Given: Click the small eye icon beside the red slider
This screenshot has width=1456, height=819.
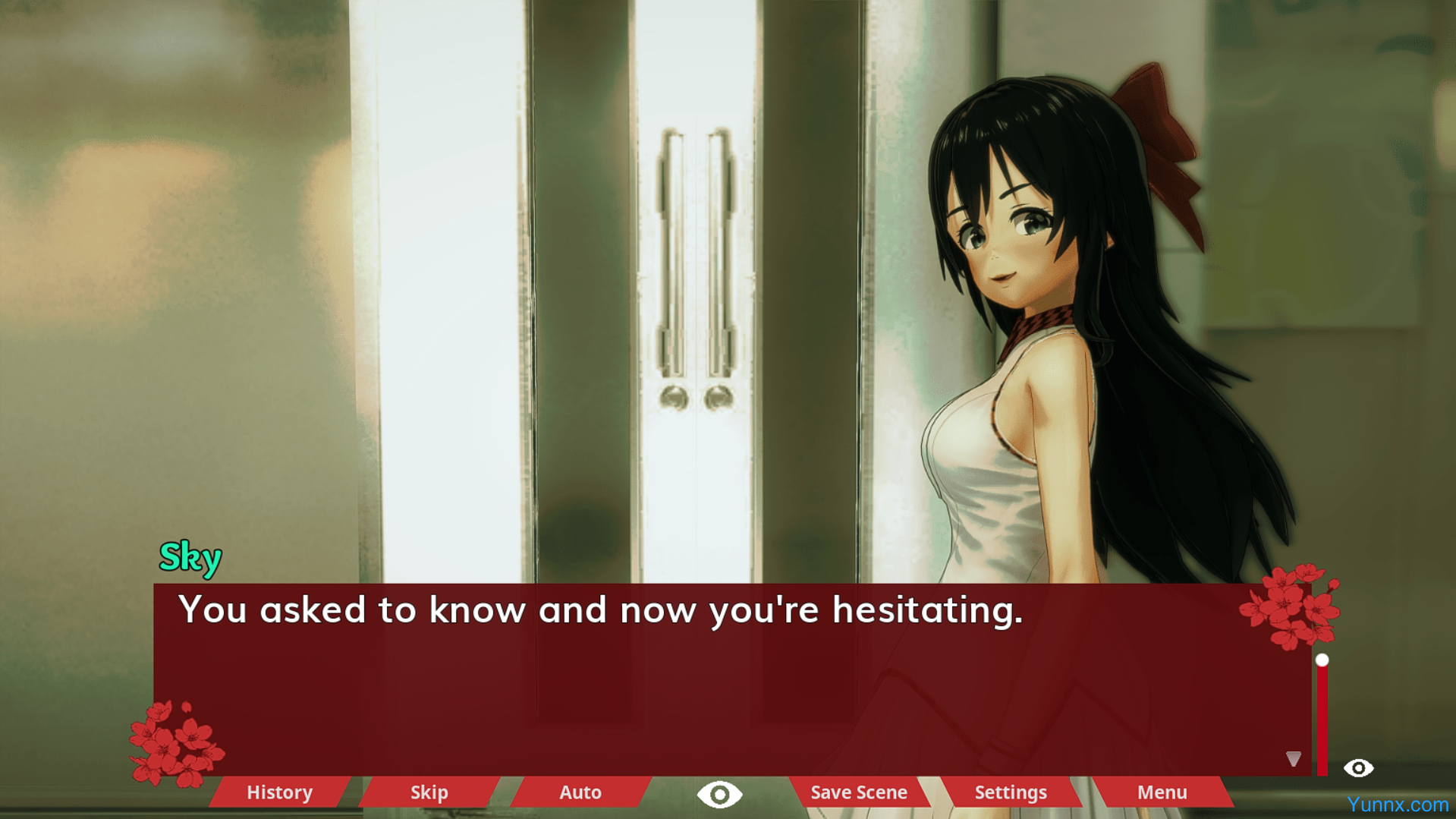Looking at the screenshot, I should 1358,768.
